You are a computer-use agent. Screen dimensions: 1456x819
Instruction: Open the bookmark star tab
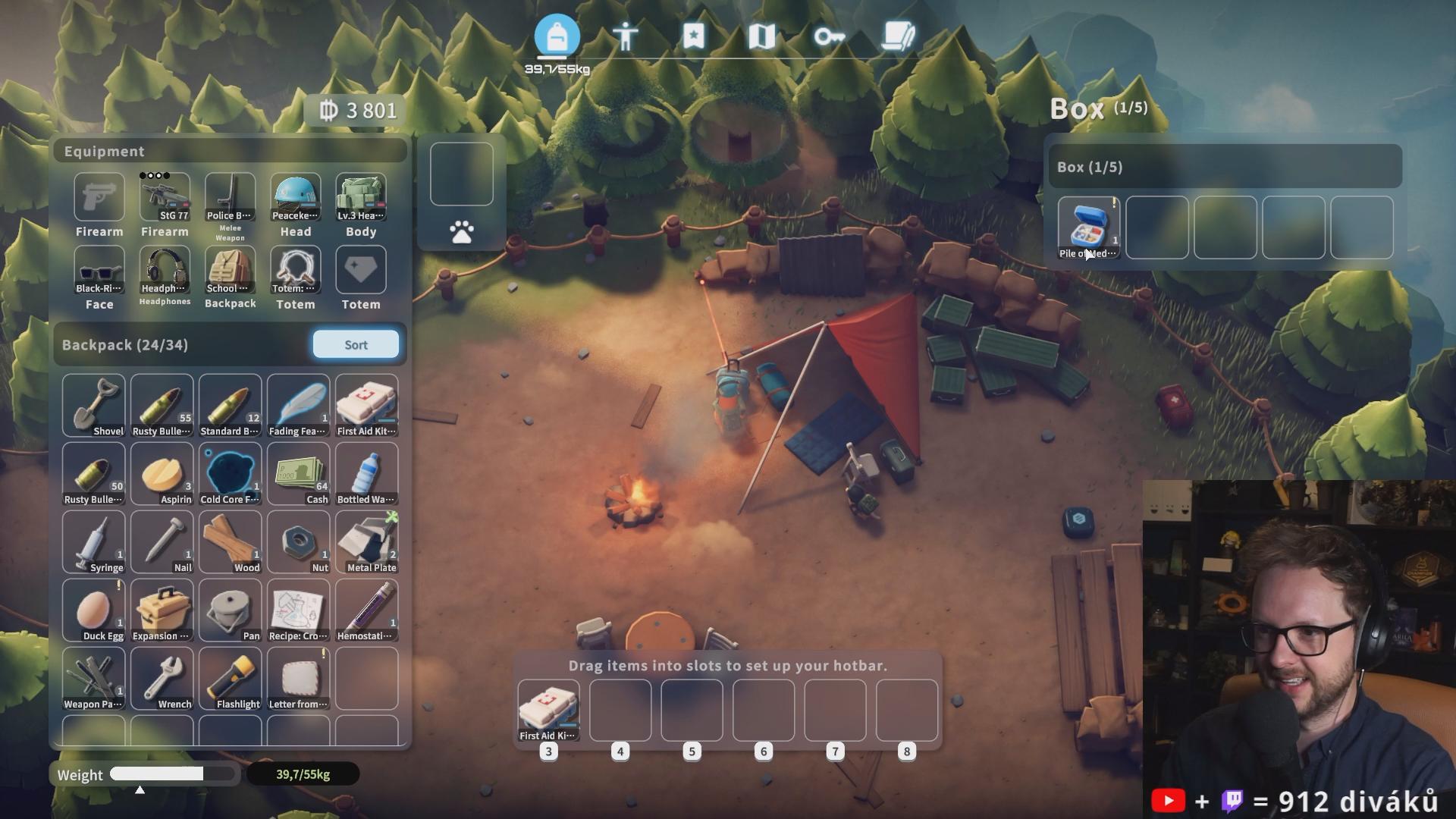point(693,36)
